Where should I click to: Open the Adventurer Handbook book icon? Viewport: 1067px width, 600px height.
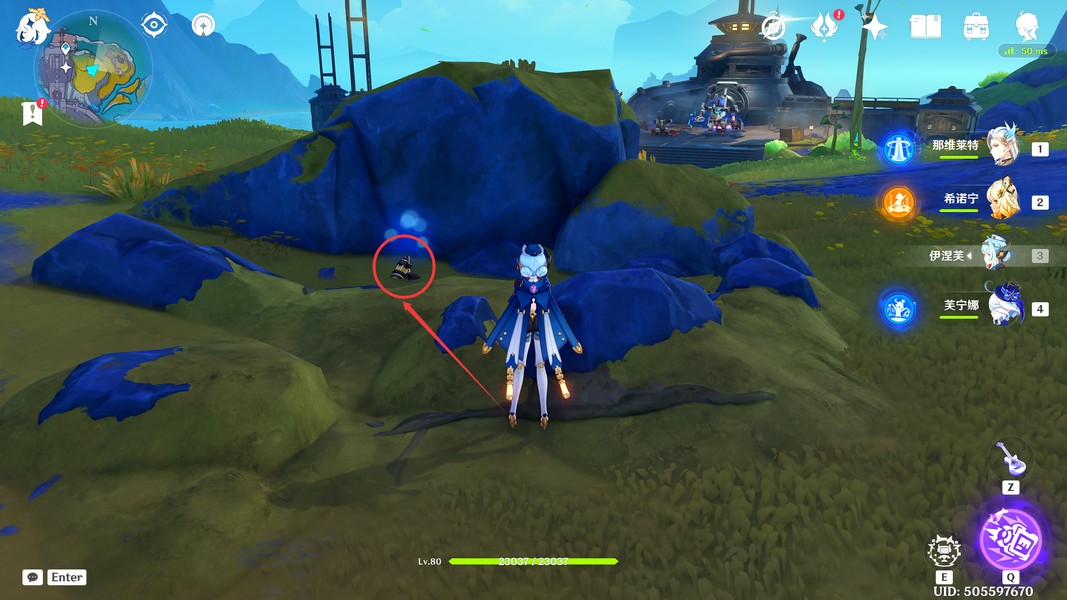925,27
